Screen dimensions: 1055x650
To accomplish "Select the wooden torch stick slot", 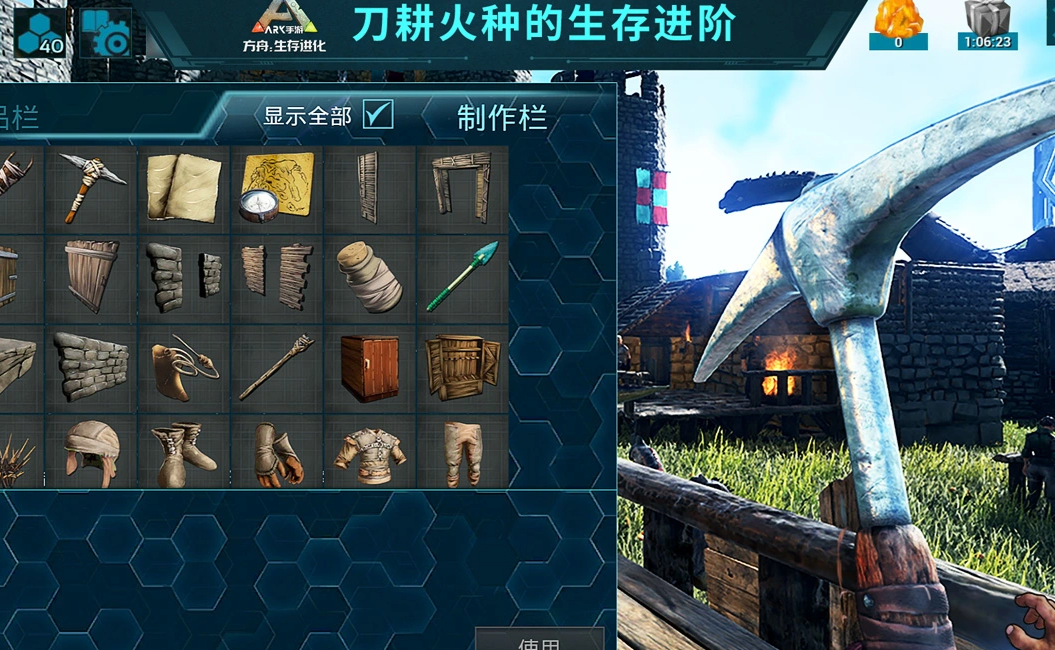I will point(276,368).
